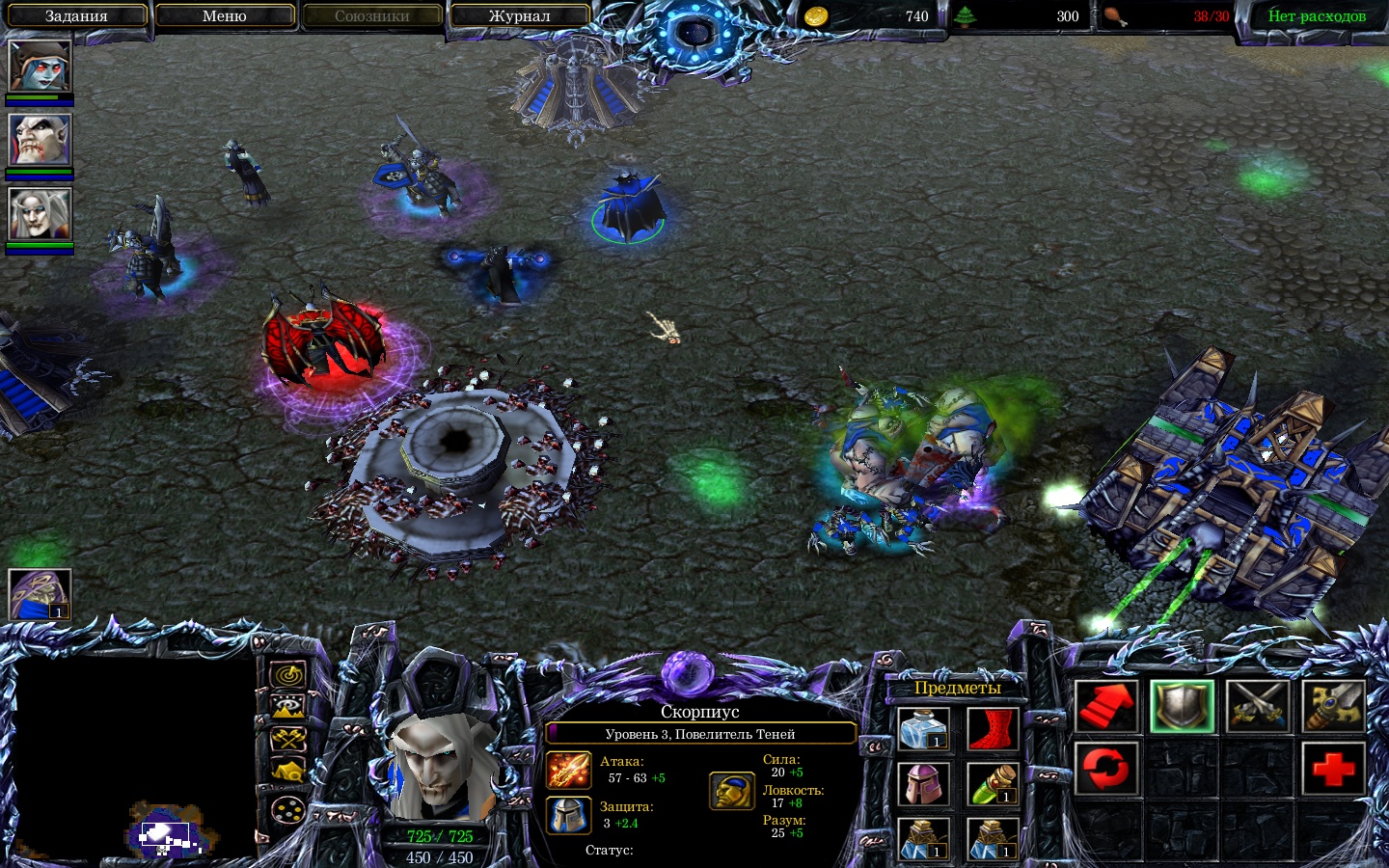The height and width of the screenshot is (868, 1389).
Task: Select the red boot inventory item
Action: tap(992, 730)
